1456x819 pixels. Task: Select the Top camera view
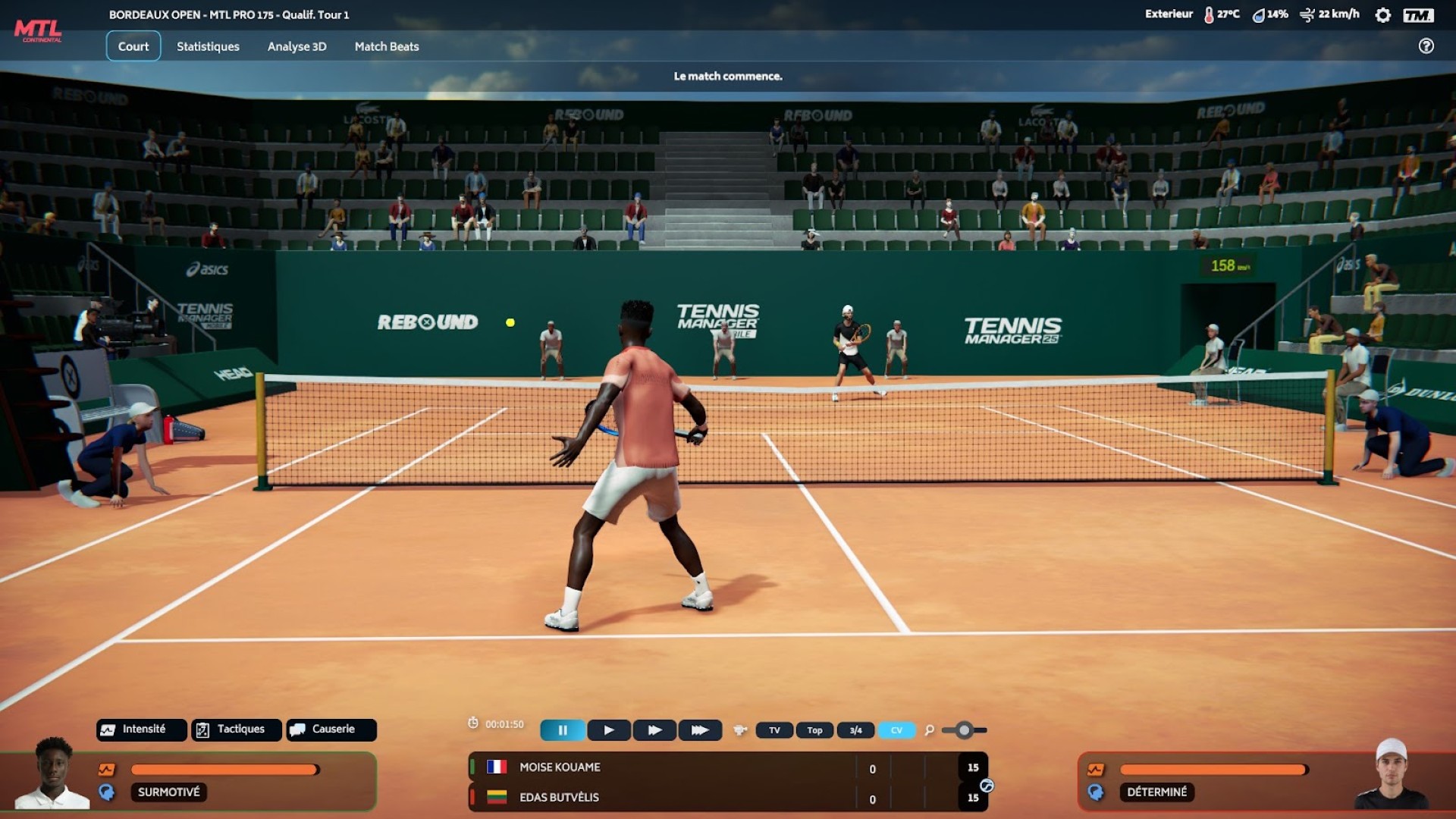[x=814, y=730]
